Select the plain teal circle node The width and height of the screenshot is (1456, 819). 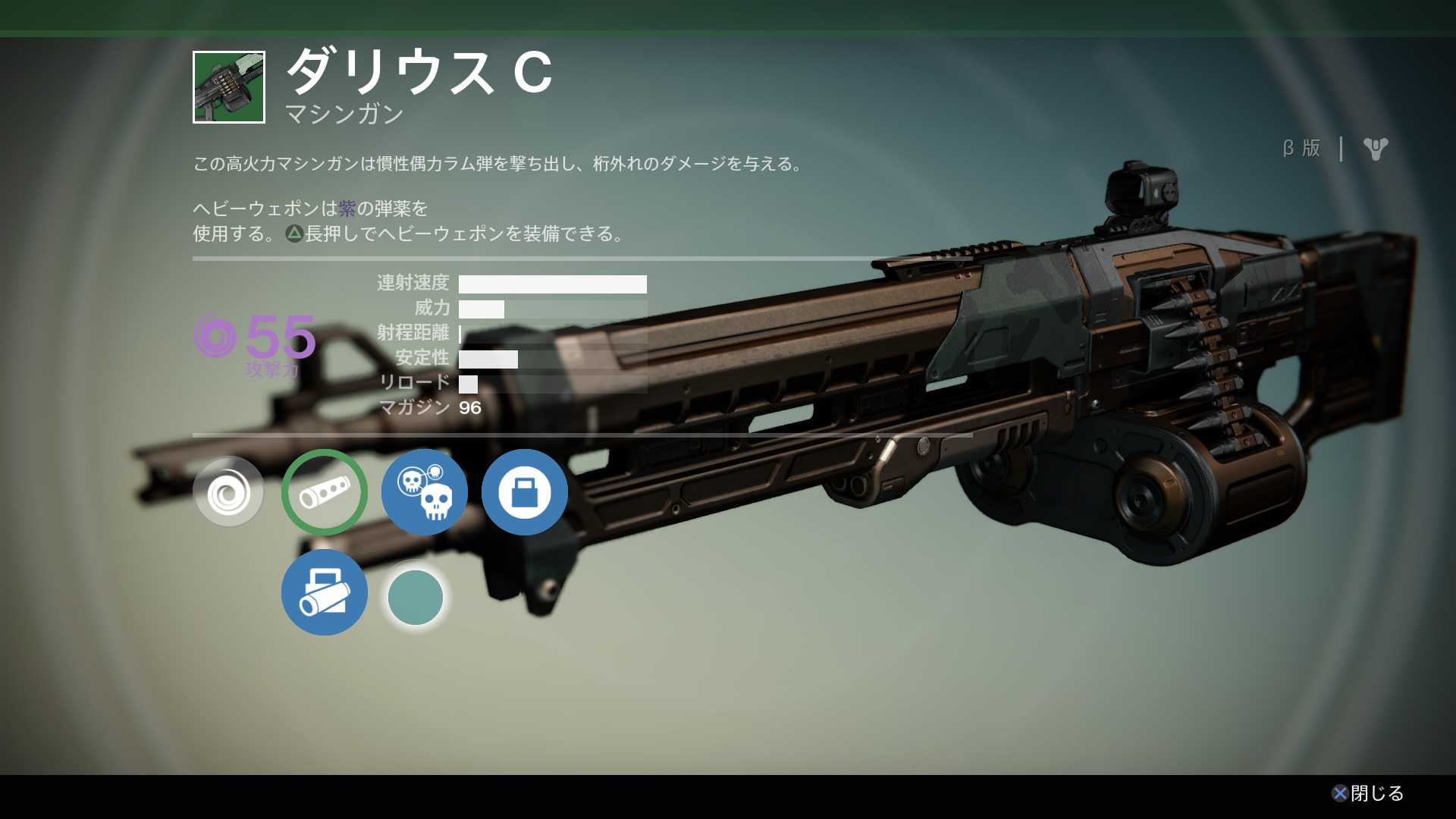416,598
